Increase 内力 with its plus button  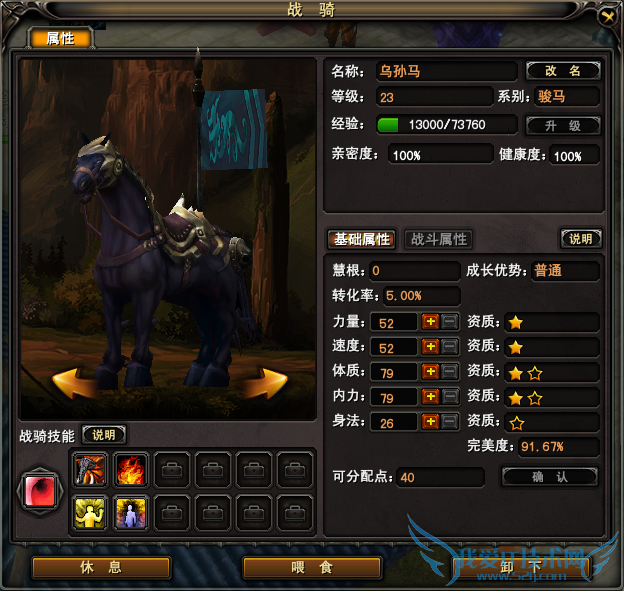430,397
